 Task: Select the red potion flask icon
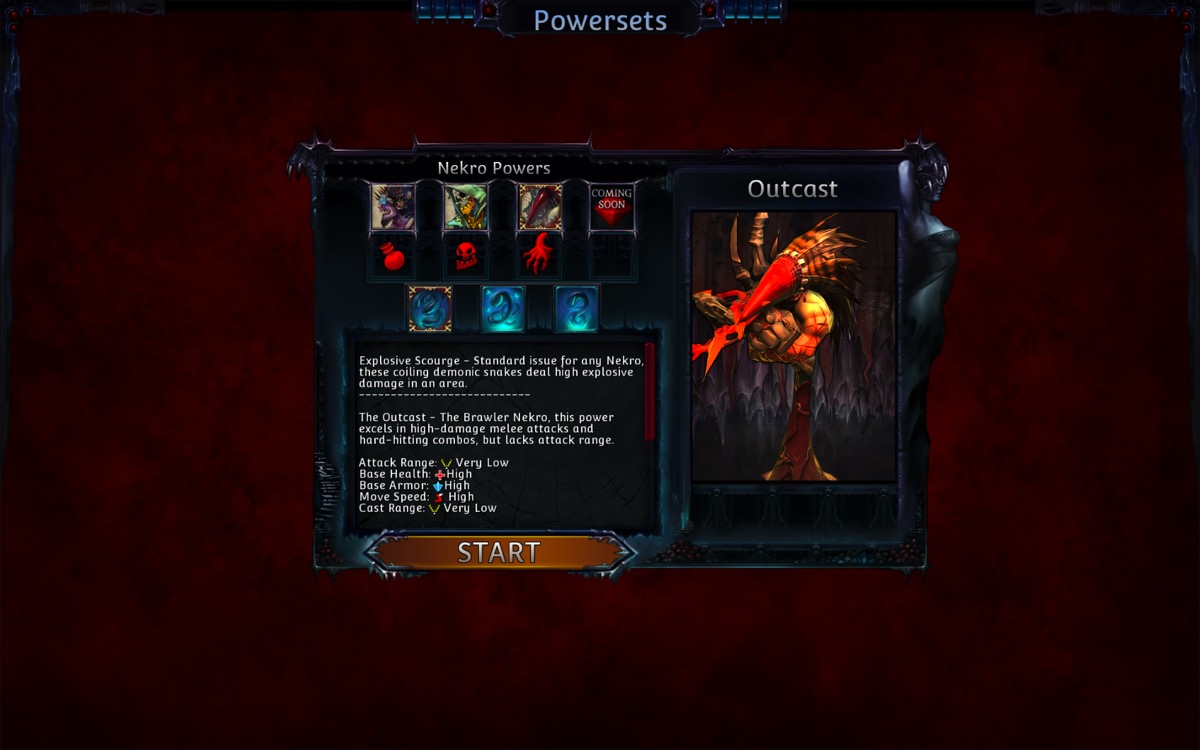click(x=393, y=258)
